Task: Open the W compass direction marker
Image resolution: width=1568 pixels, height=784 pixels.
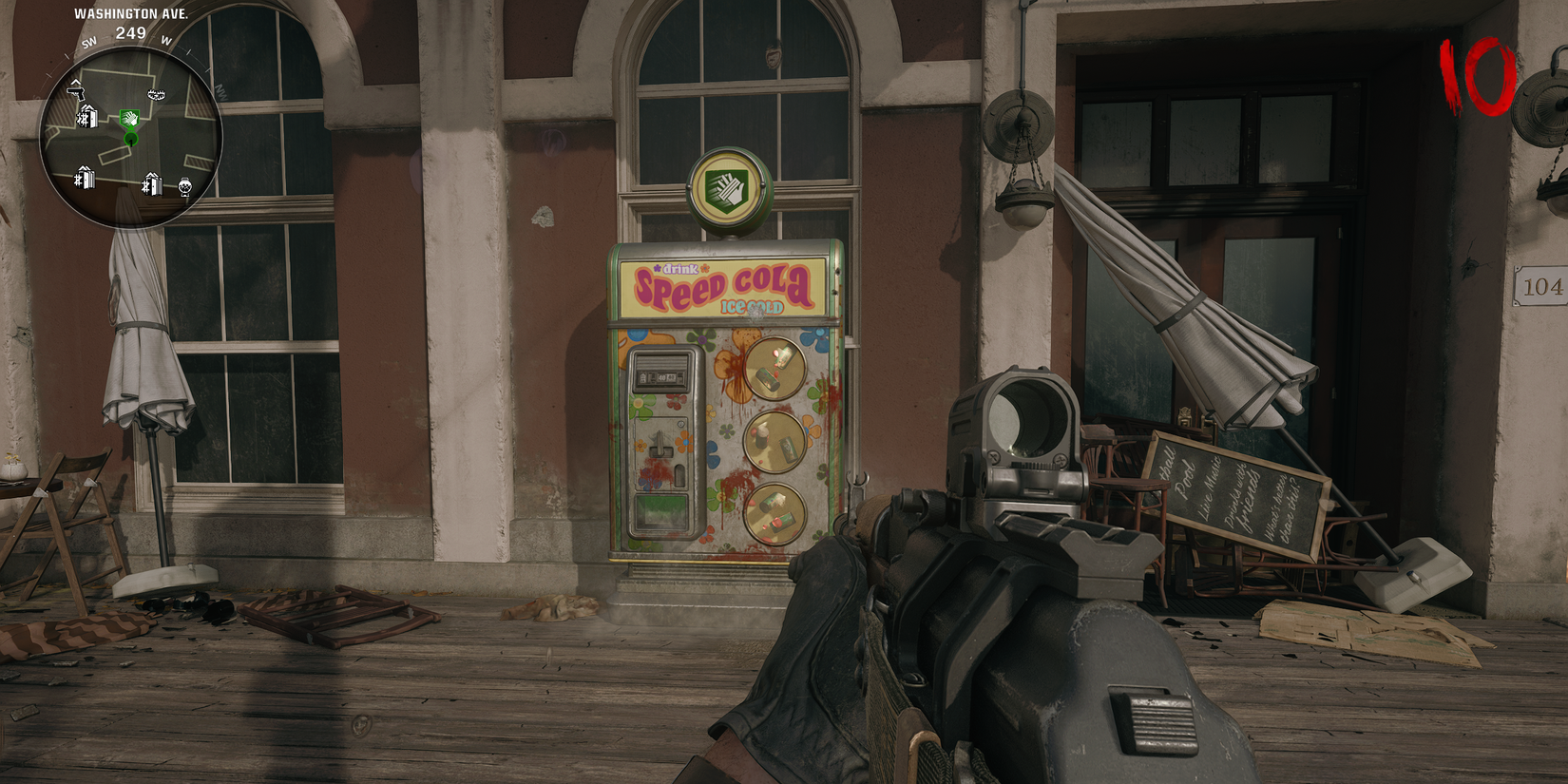Action: 165,42
